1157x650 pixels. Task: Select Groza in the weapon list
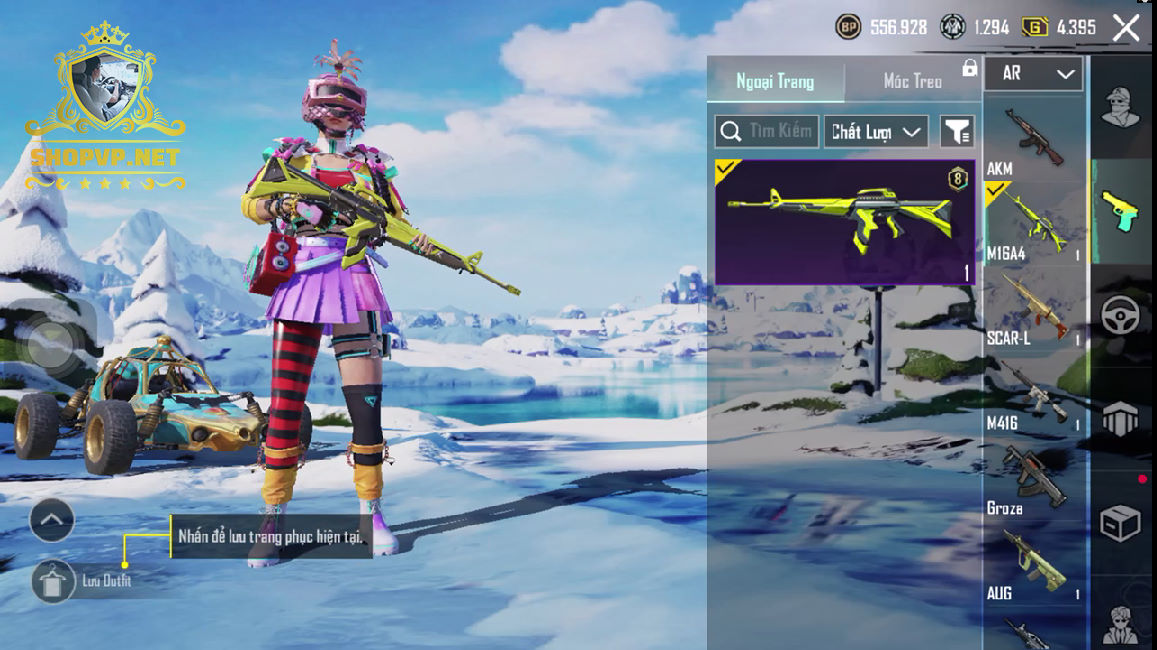(1034, 480)
